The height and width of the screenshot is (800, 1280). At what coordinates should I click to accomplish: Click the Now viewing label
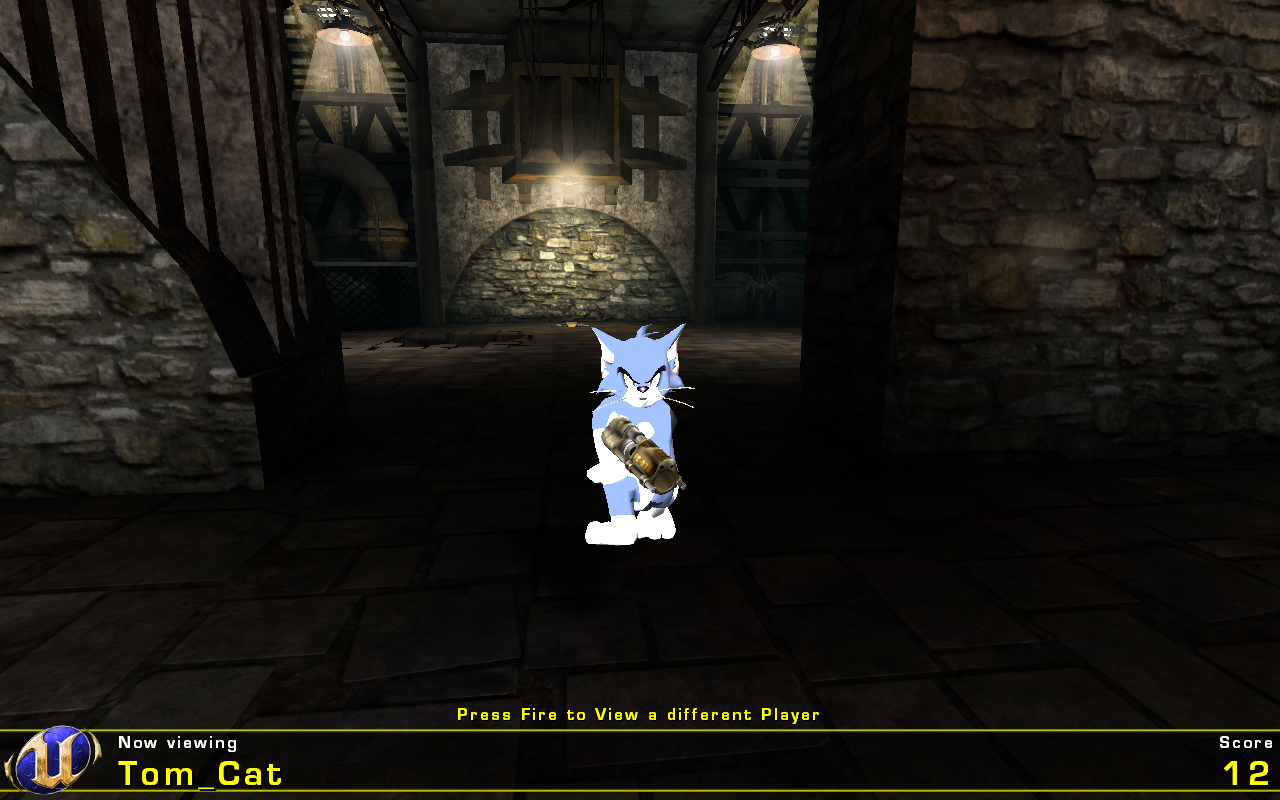(176, 743)
